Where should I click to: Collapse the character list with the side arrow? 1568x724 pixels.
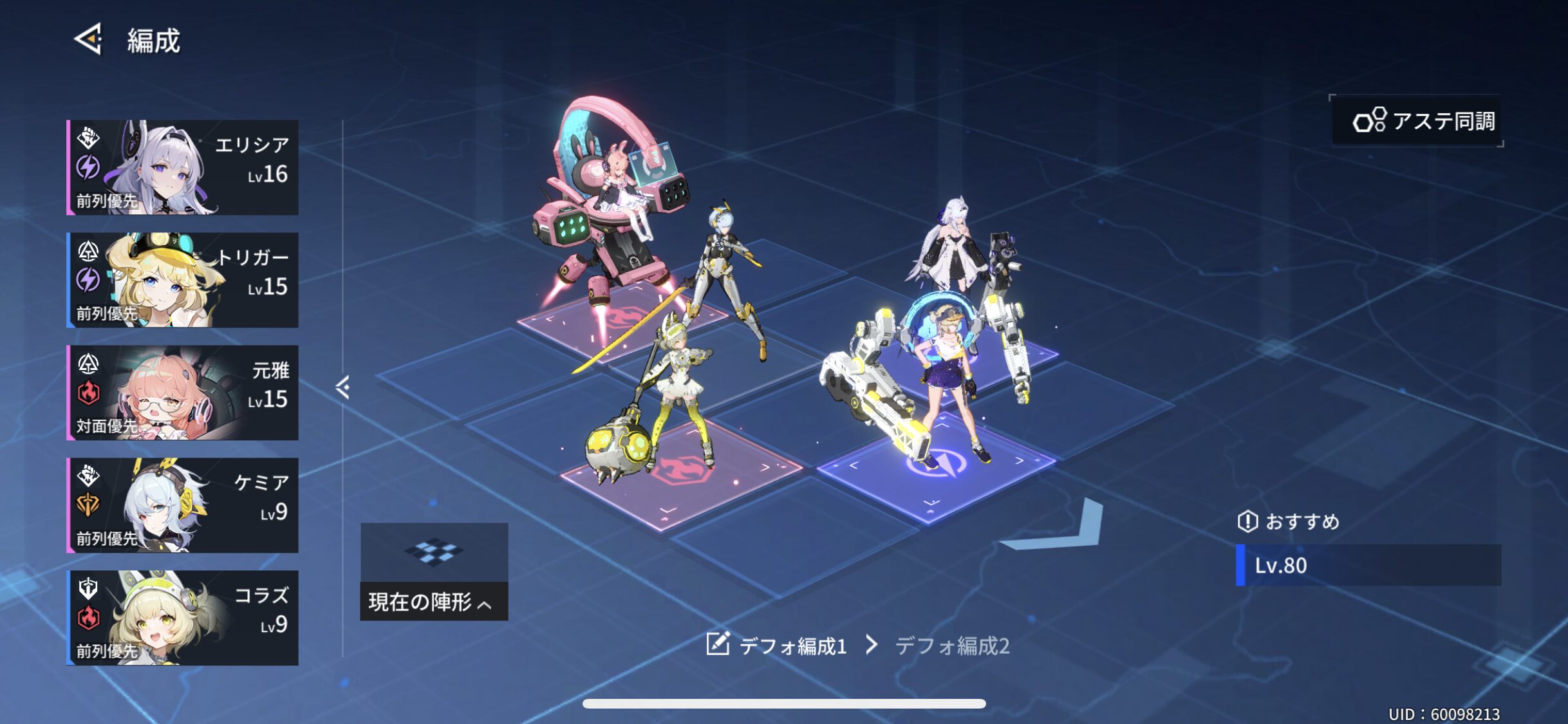coord(342,387)
